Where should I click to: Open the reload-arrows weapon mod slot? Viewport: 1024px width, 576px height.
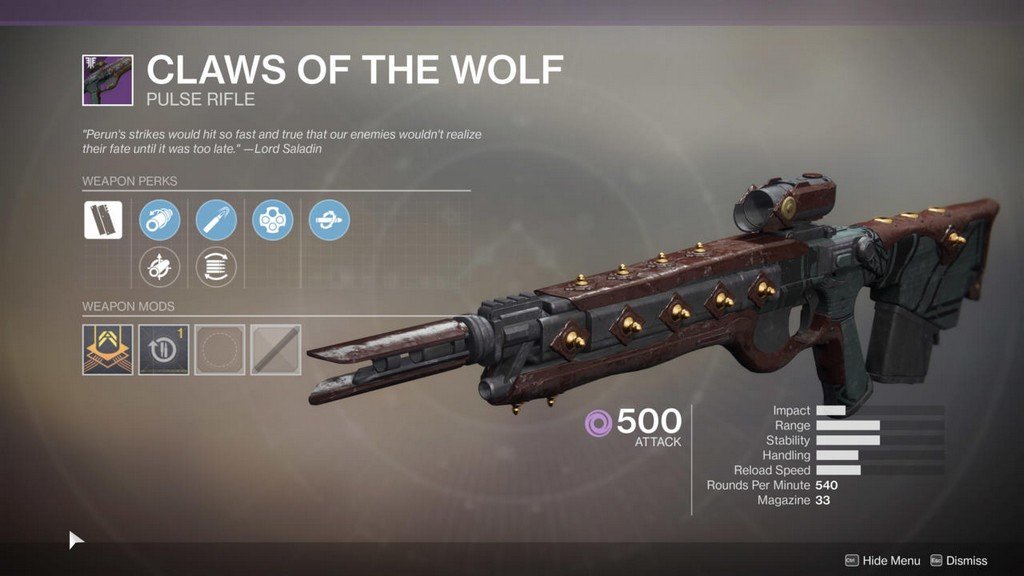pos(163,349)
